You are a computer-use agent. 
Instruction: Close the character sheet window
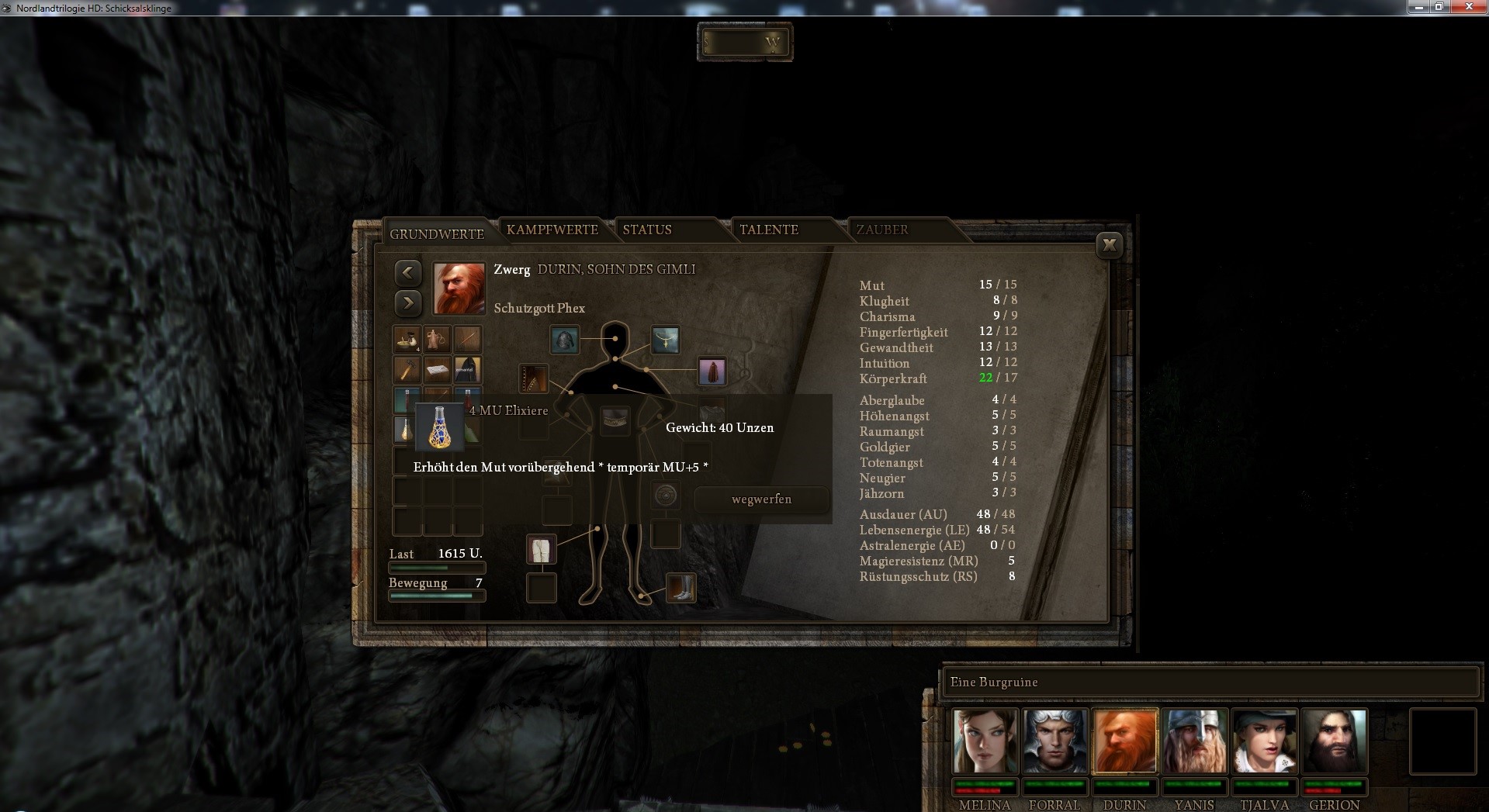1109,245
